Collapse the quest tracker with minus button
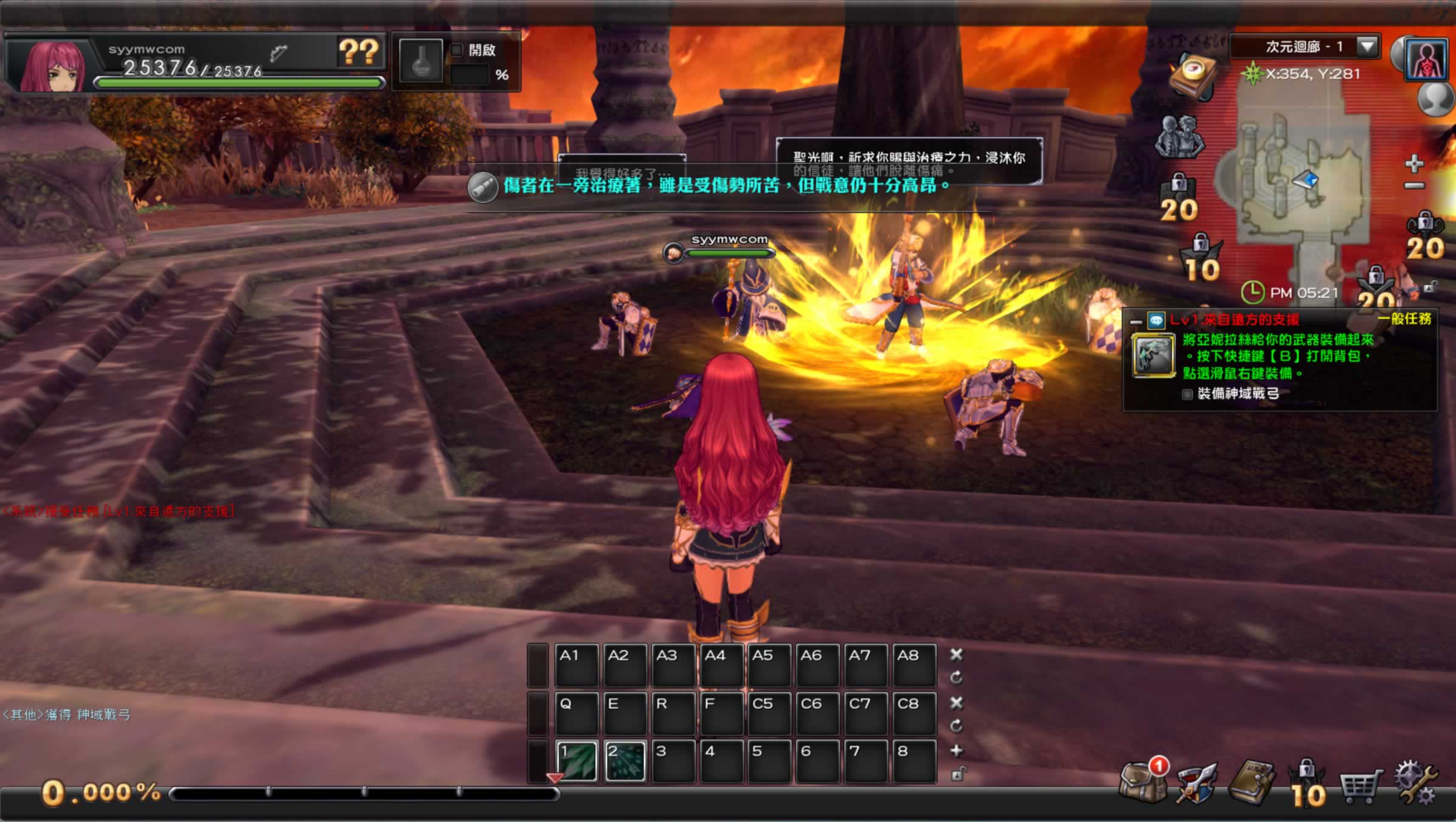 point(1135,321)
